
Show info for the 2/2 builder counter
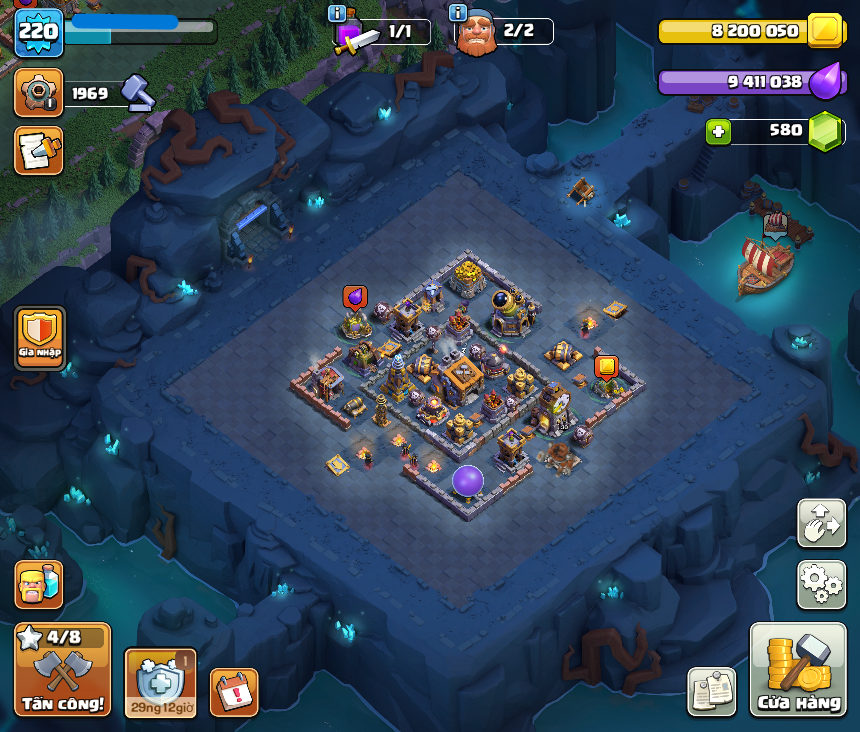458,13
